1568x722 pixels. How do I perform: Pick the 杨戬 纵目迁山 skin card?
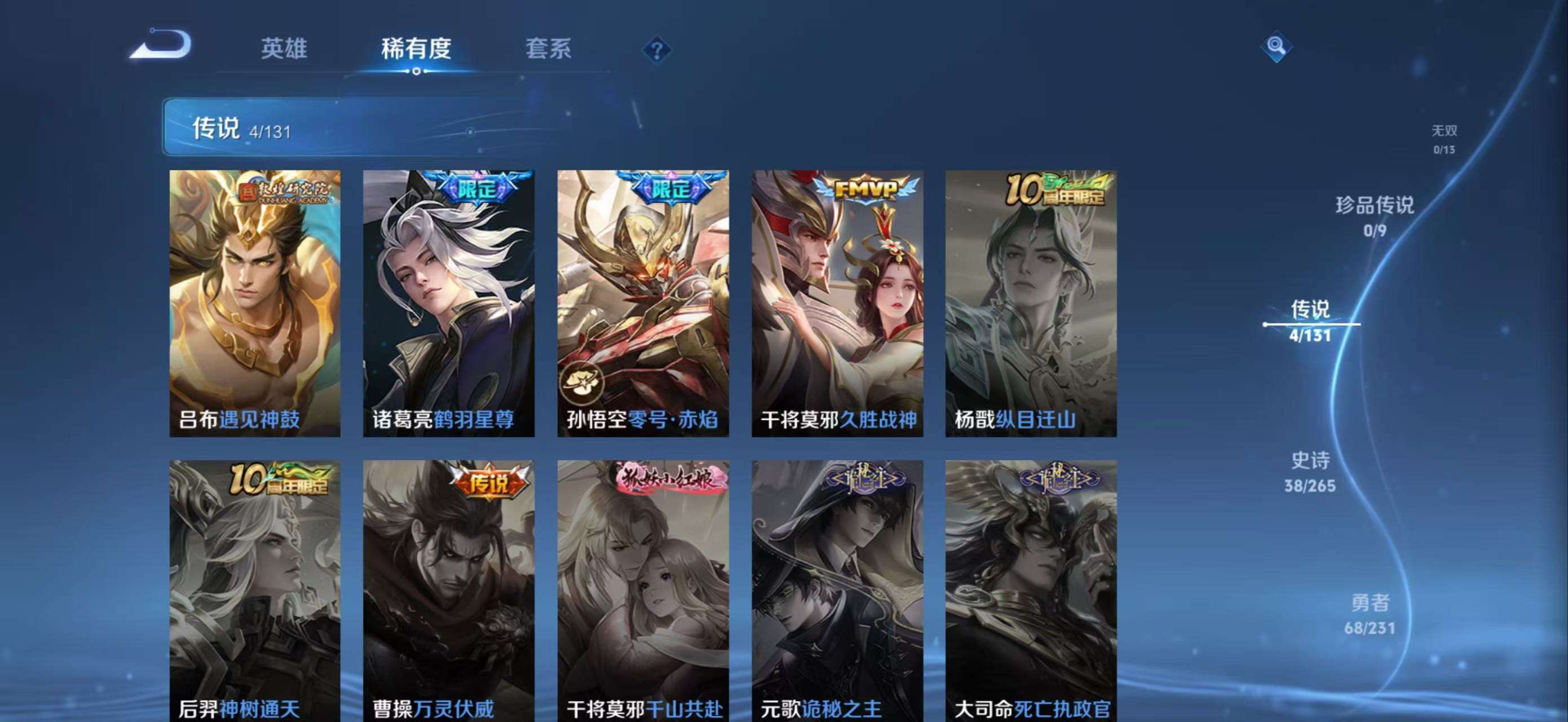click(x=1031, y=303)
